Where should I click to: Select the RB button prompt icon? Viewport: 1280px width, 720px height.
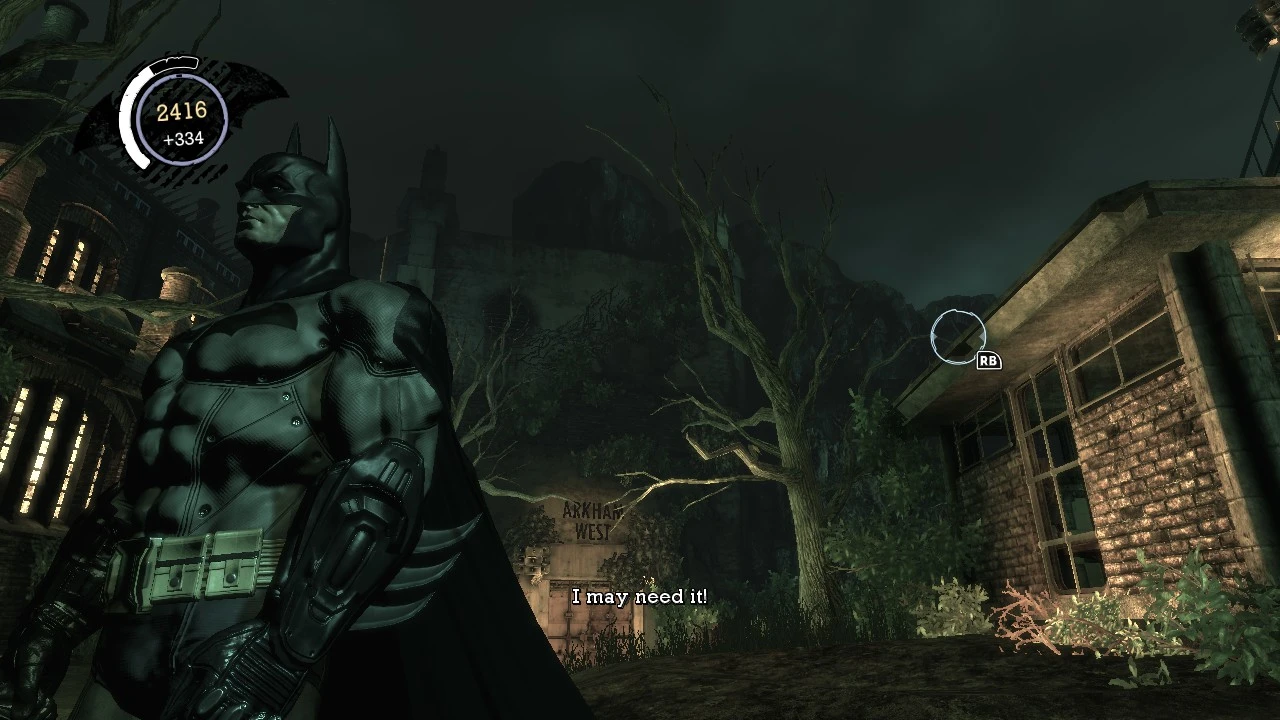988,360
